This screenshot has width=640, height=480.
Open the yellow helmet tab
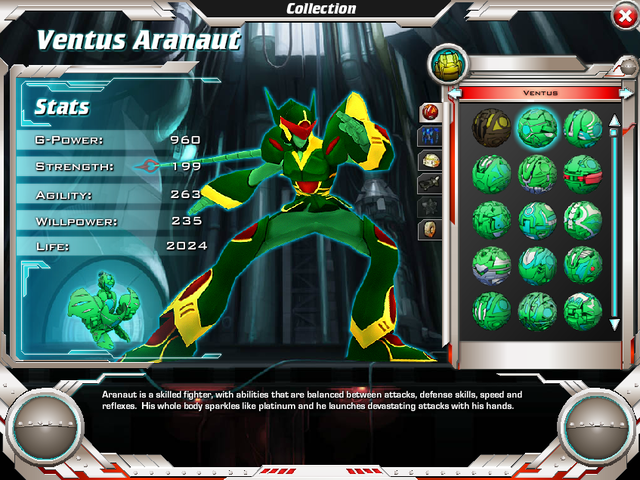[x=429, y=159]
